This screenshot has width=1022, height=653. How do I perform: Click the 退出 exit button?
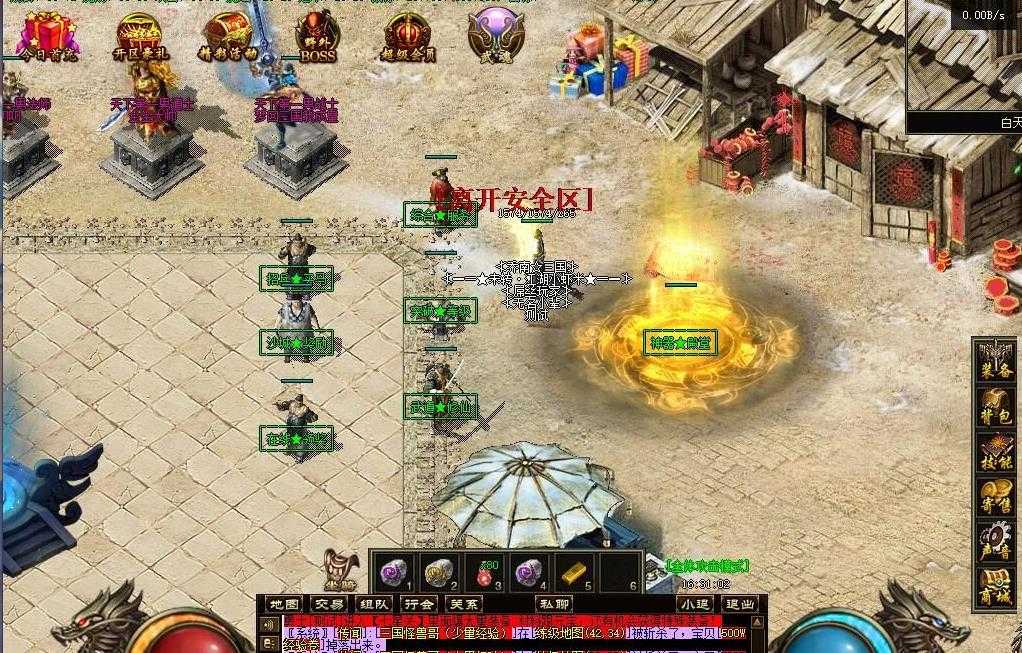tap(741, 604)
